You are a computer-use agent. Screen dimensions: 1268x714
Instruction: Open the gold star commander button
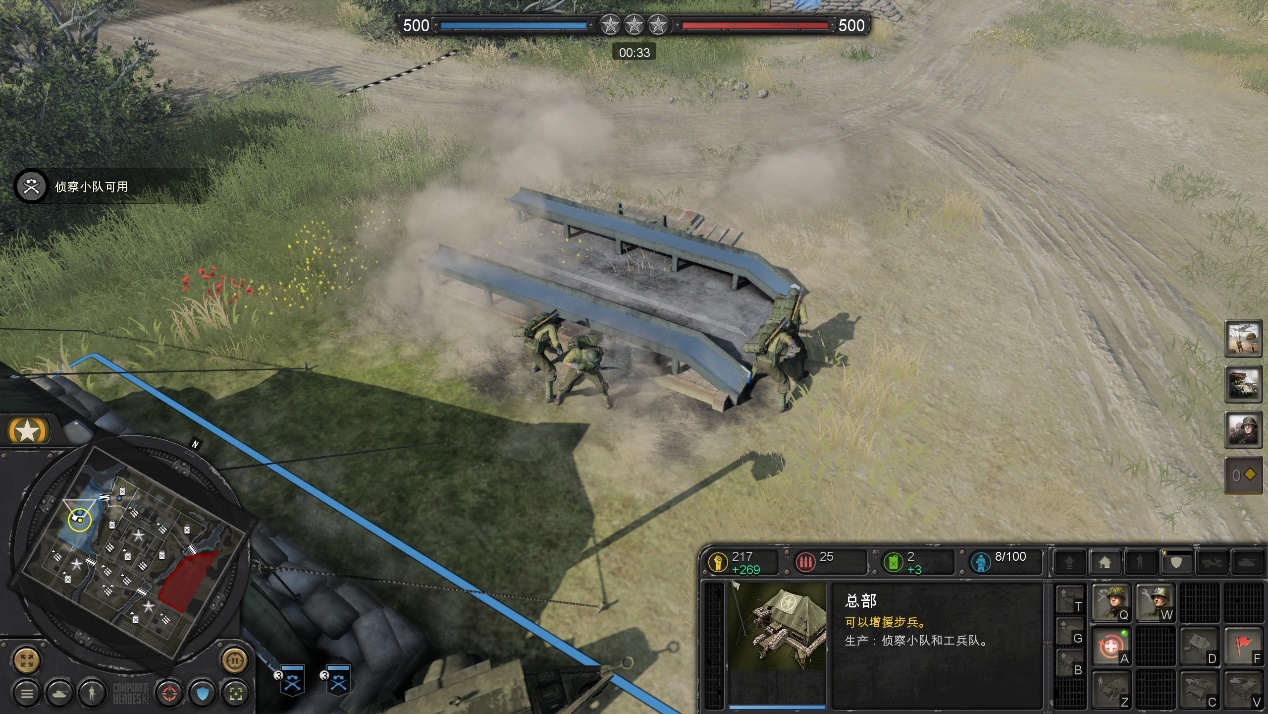[x=29, y=431]
